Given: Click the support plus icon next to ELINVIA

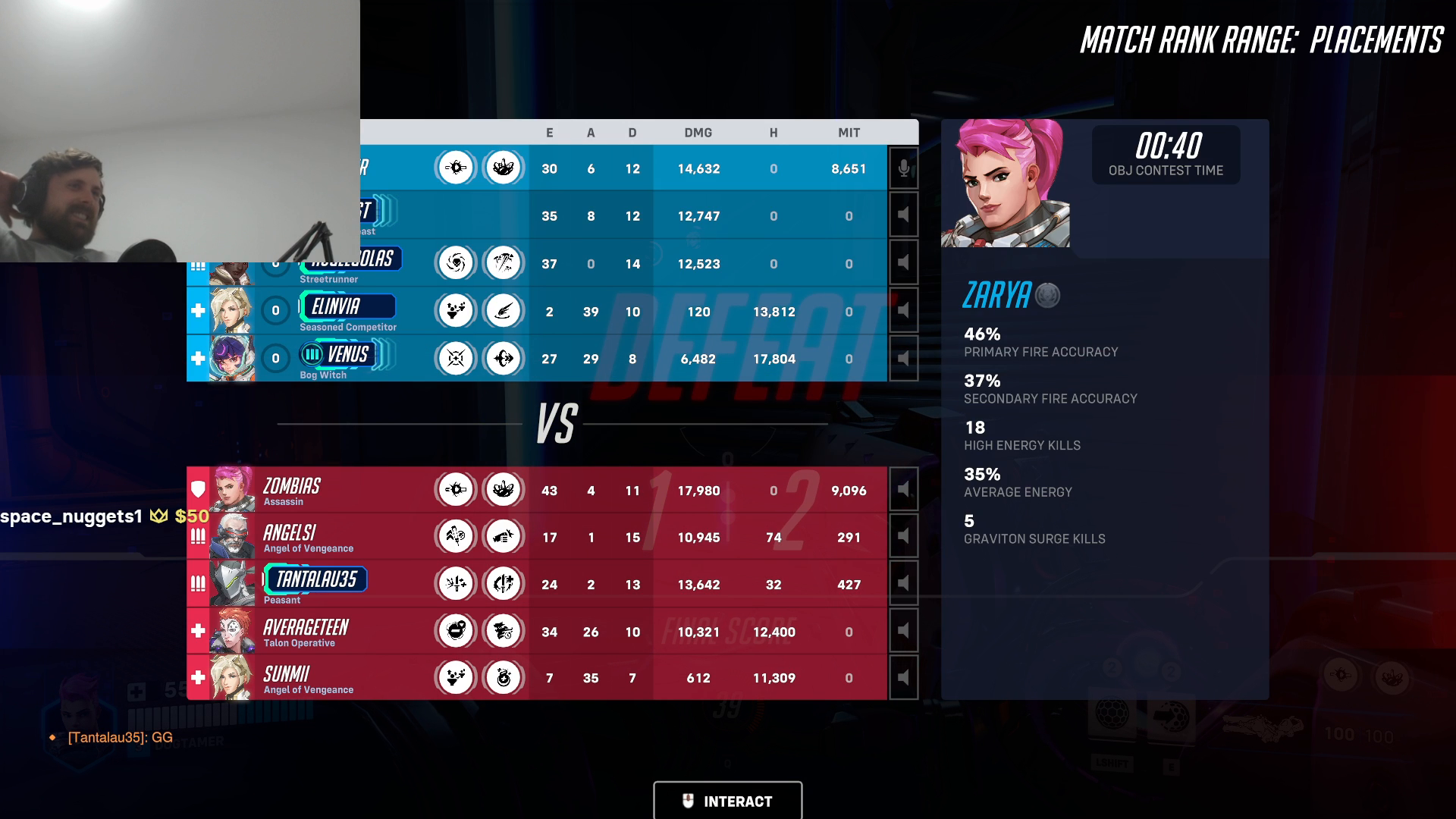Looking at the screenshot, I should pos(197,311).
